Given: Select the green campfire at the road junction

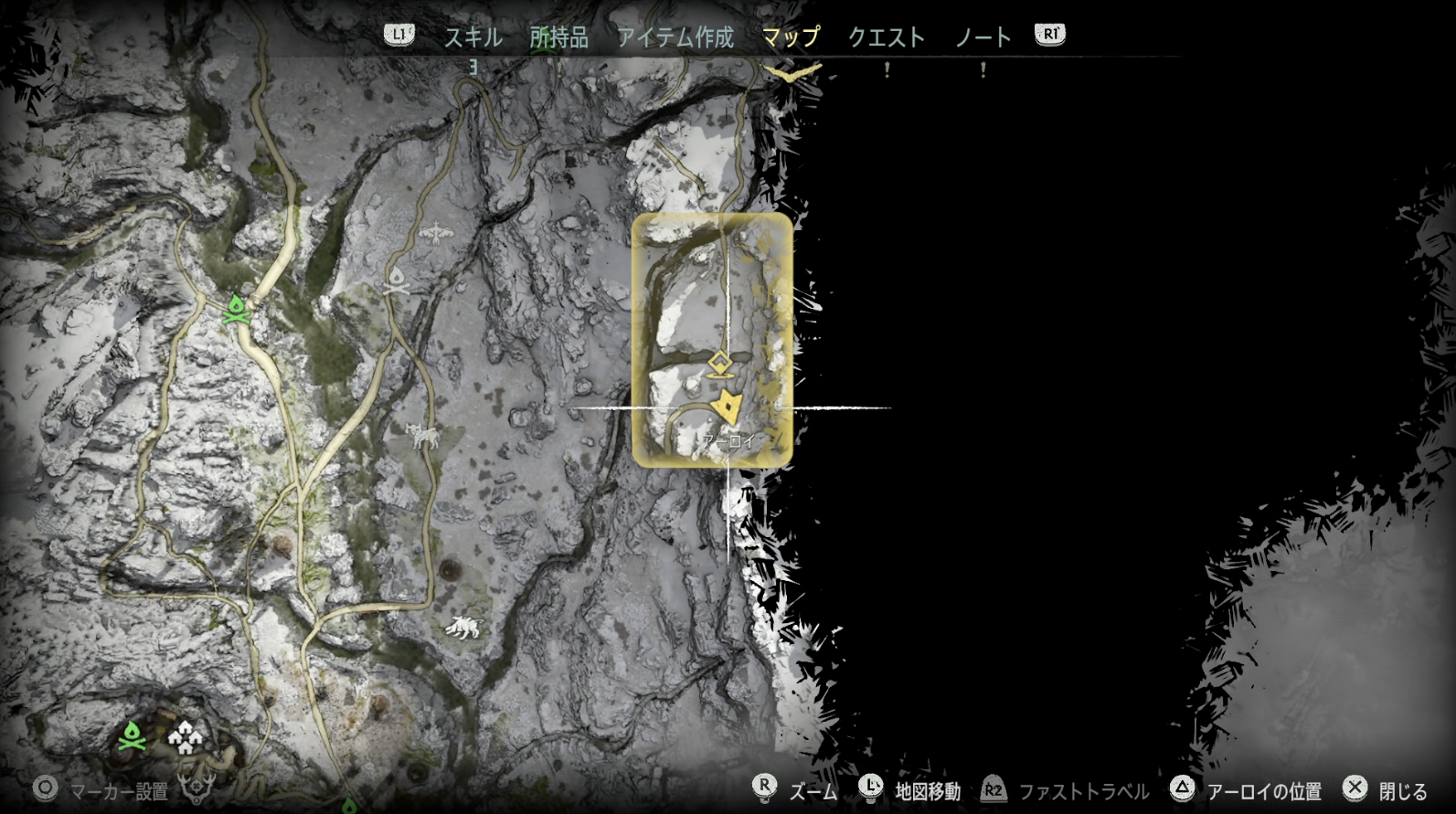Looking at the screenshot, I should tap(237, 309).
